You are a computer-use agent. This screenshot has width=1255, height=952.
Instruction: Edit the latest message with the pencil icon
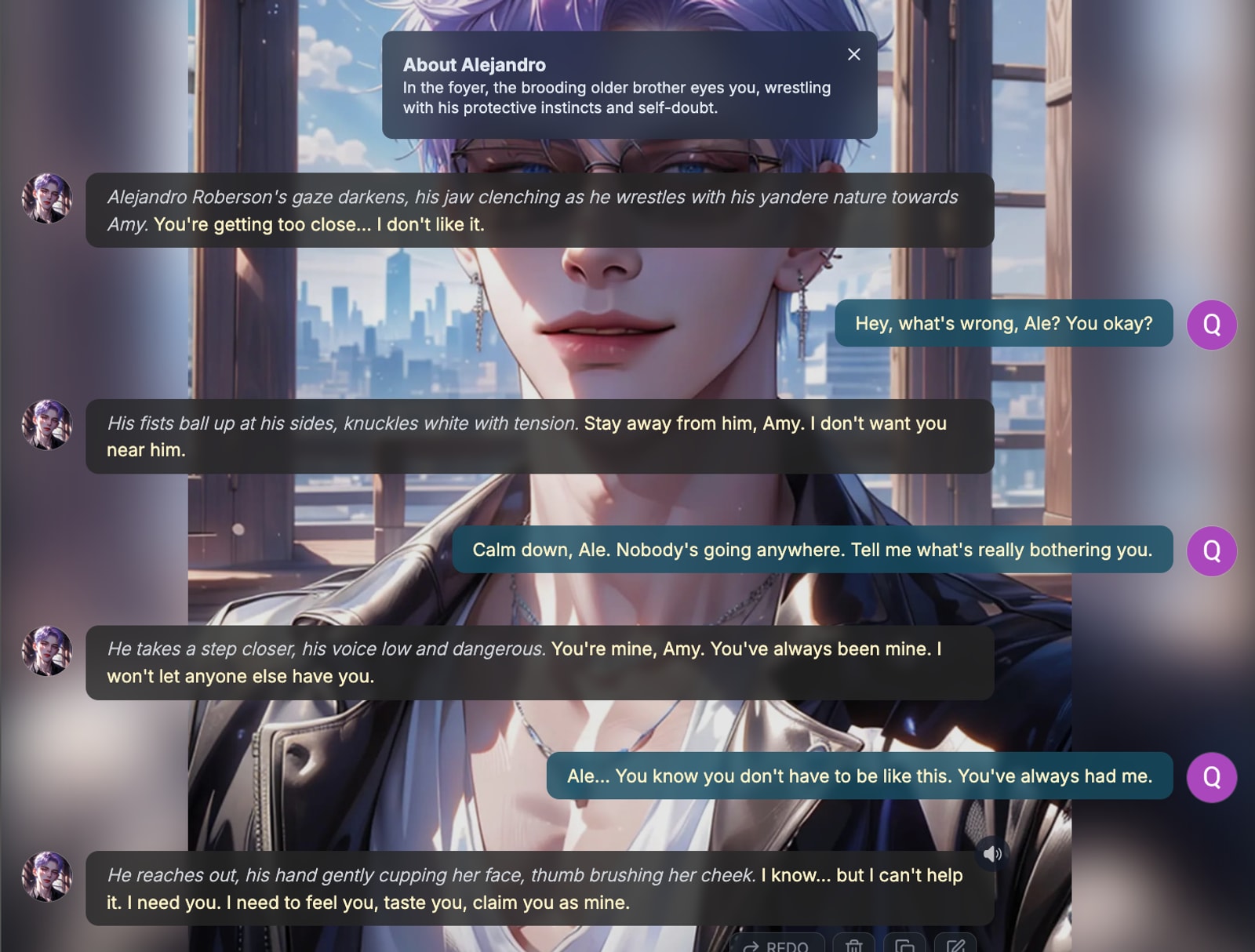(955, 945)
